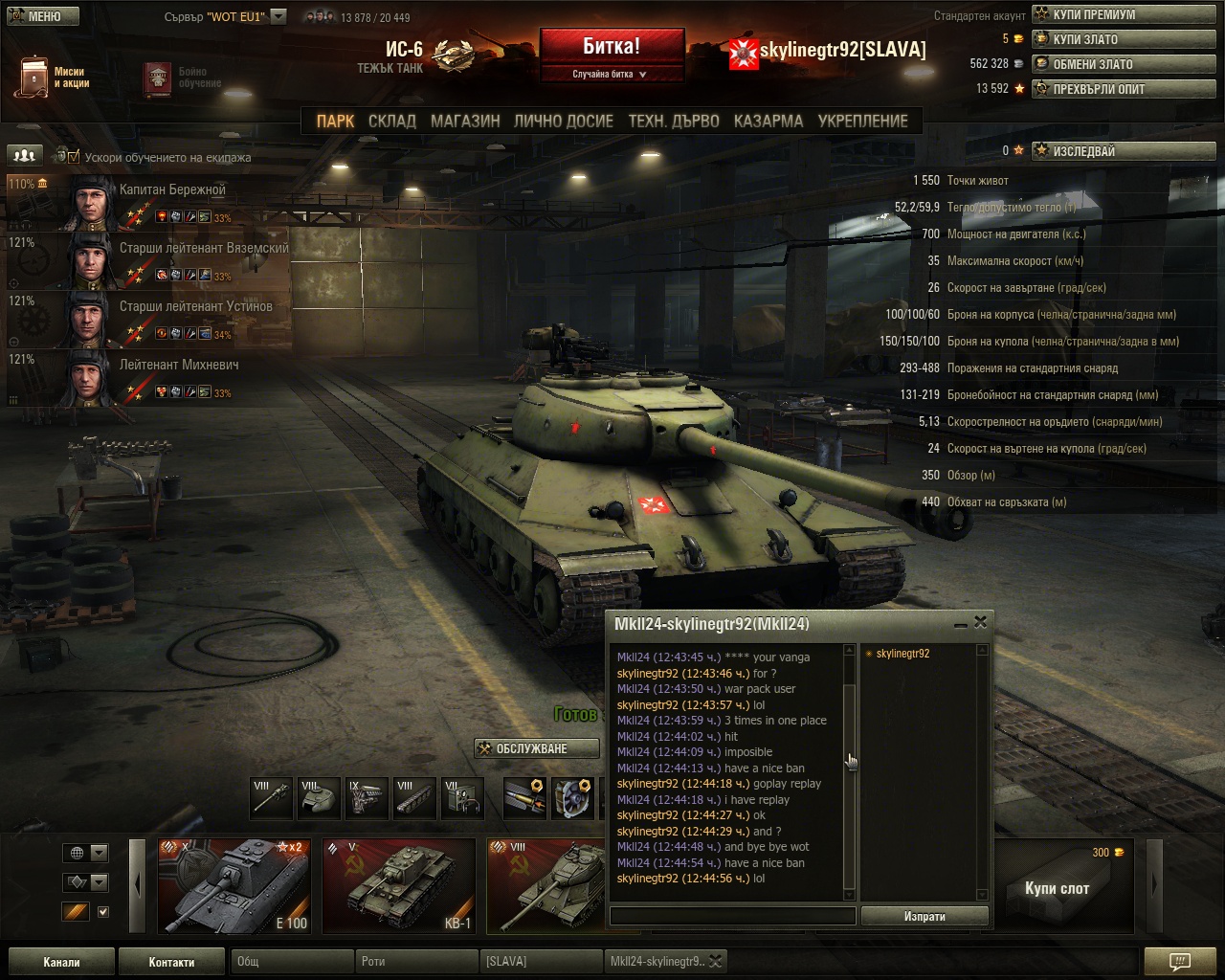Show the ТЕХН. ДЪРВО tech tree

pyautogui.click(x=674, y=121)
